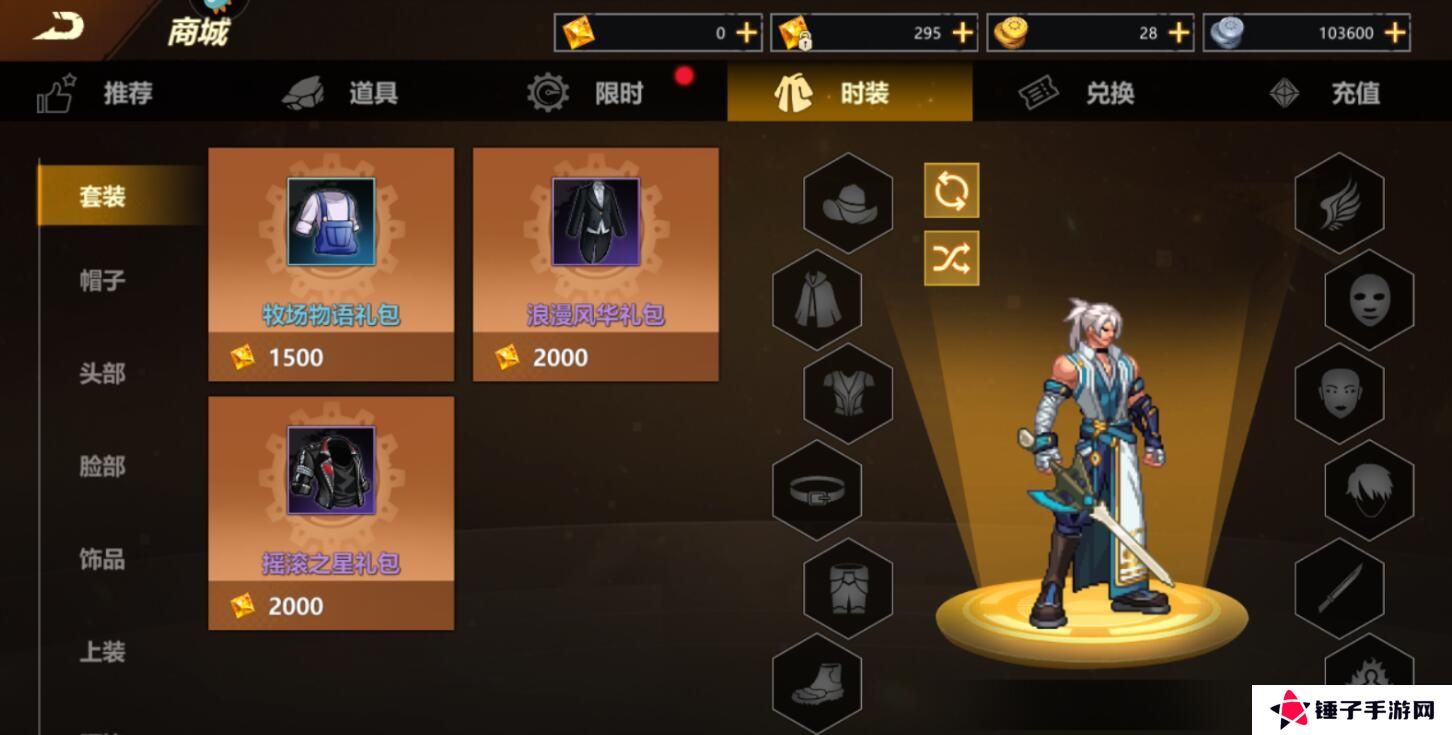Image resolution: width=1452 pixels, height=735 pixels.
Task: Select the pants equipment slot icon
Action: click(847, 589)
